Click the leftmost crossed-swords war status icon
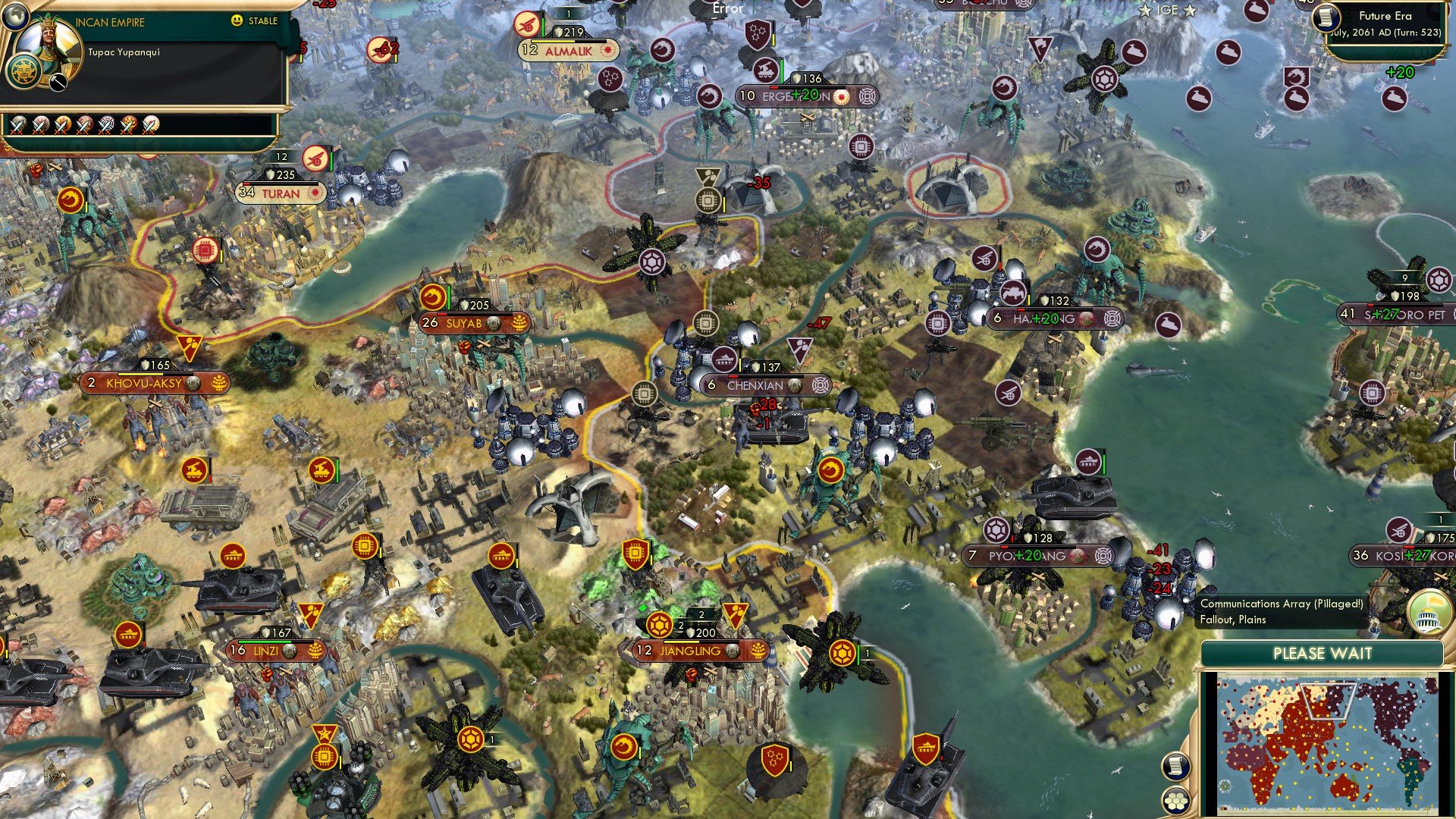The width and height of the screenshot is (1456, 819). [17, 127]
